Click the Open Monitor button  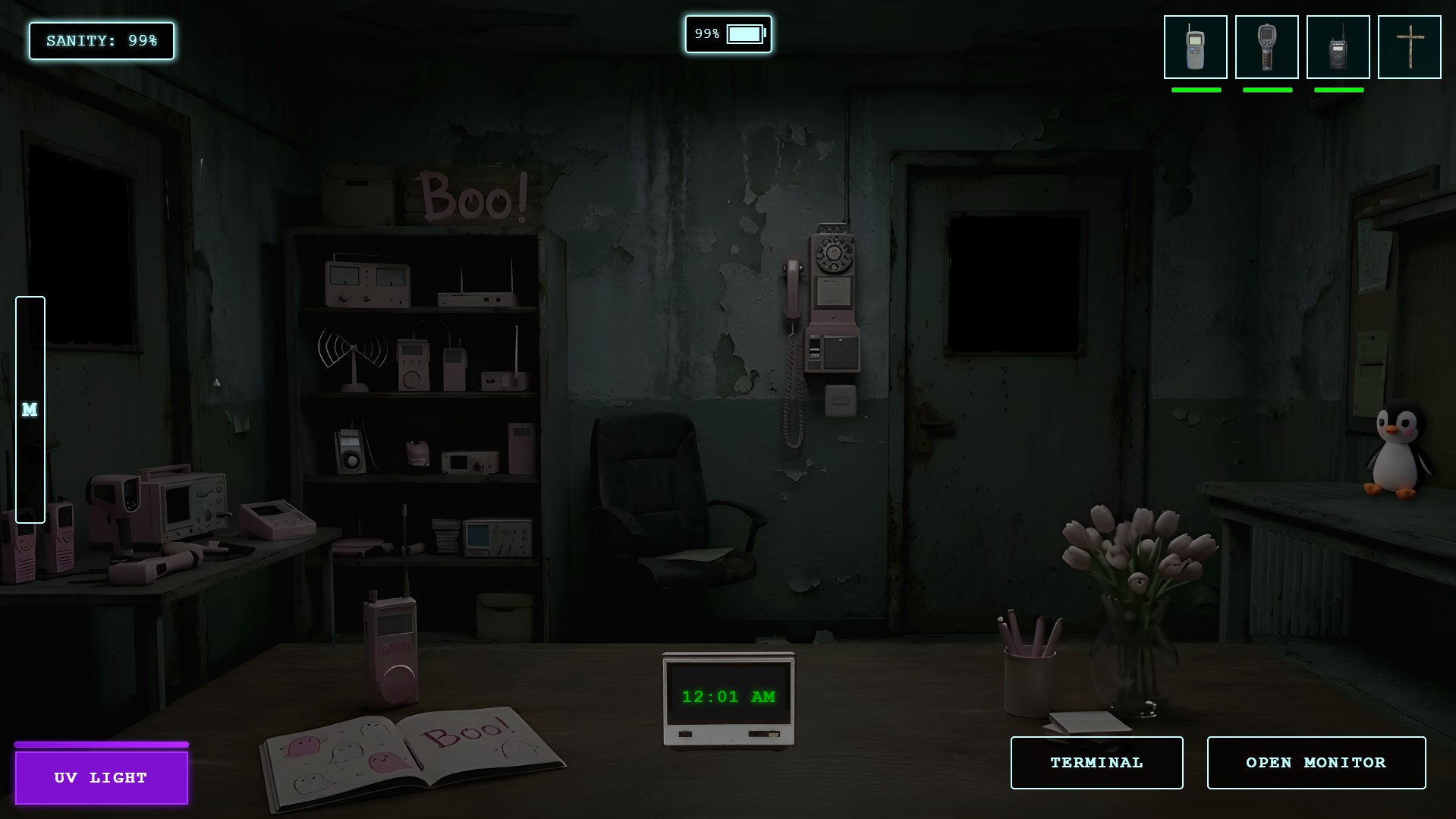[x=1316, y=762]
